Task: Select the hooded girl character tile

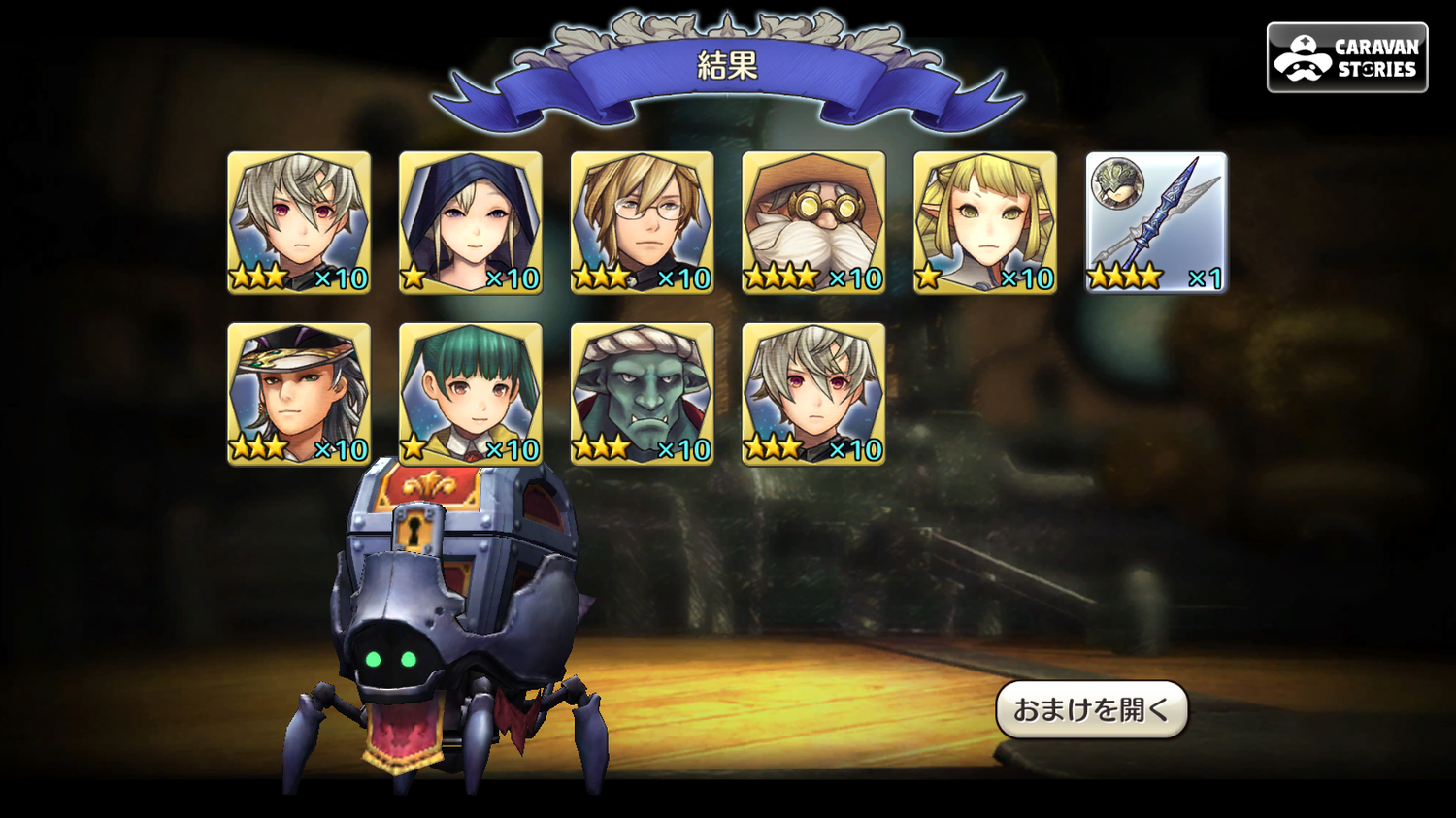Action: [x=471, y=222]
